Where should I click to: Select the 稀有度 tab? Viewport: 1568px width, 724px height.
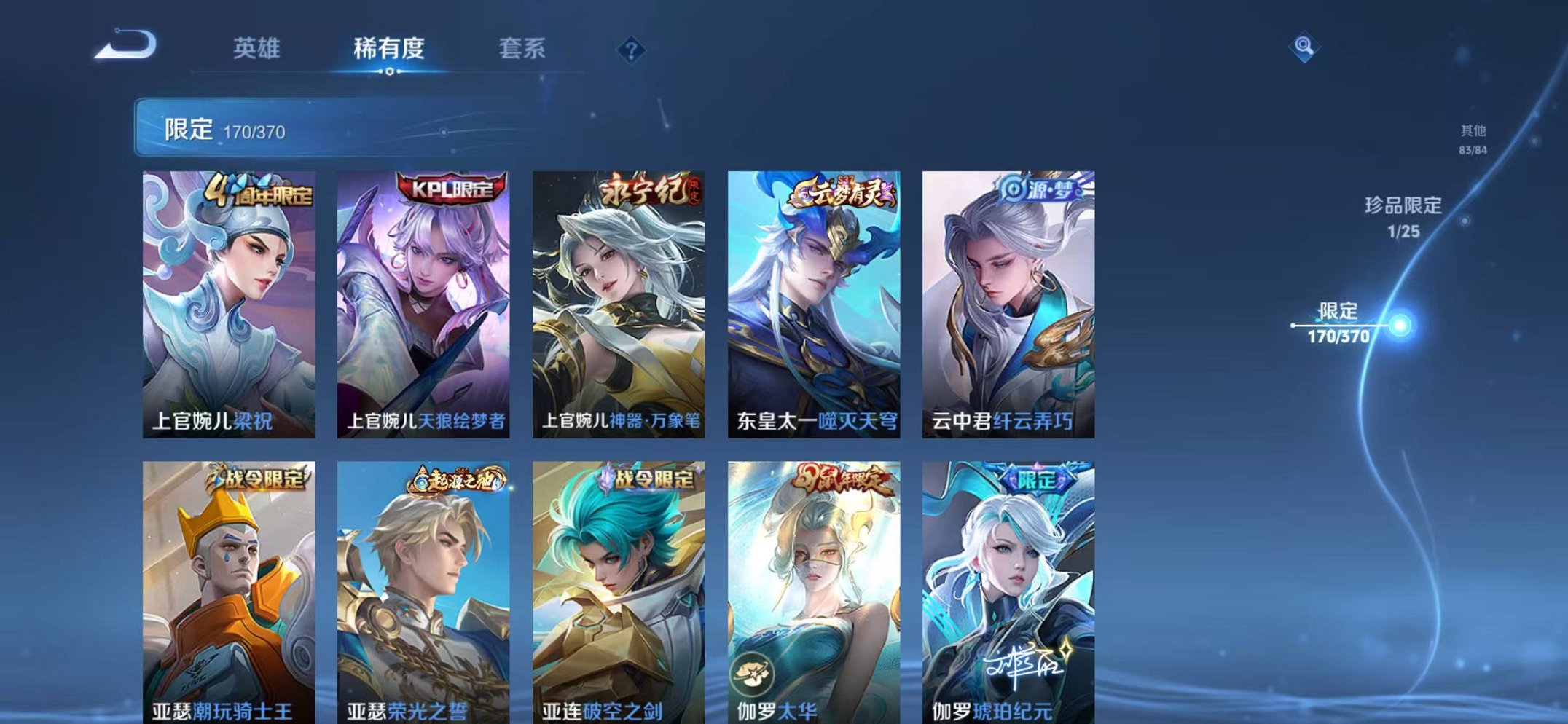[x=390, y=46]
